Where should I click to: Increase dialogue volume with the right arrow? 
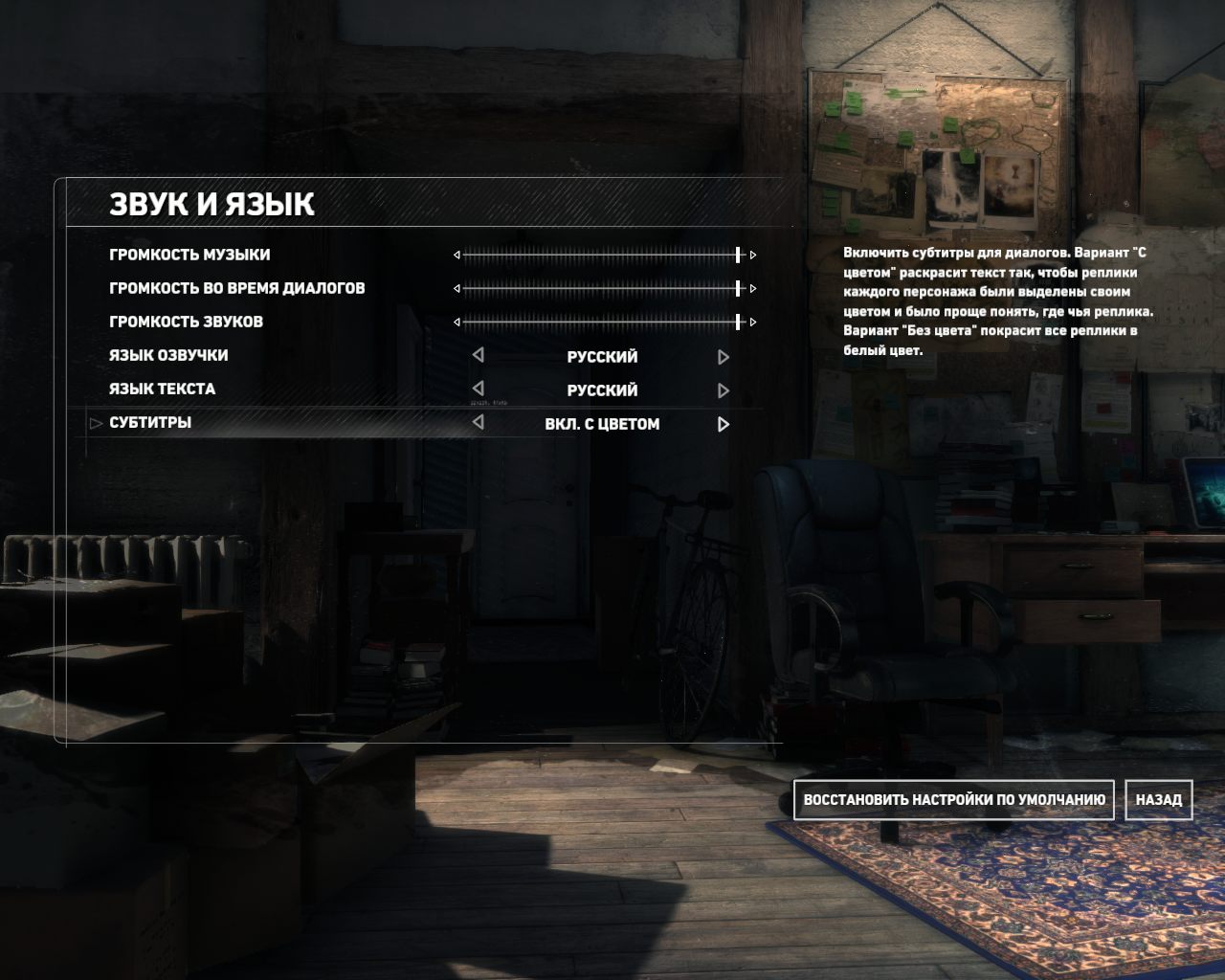point(753,288)
